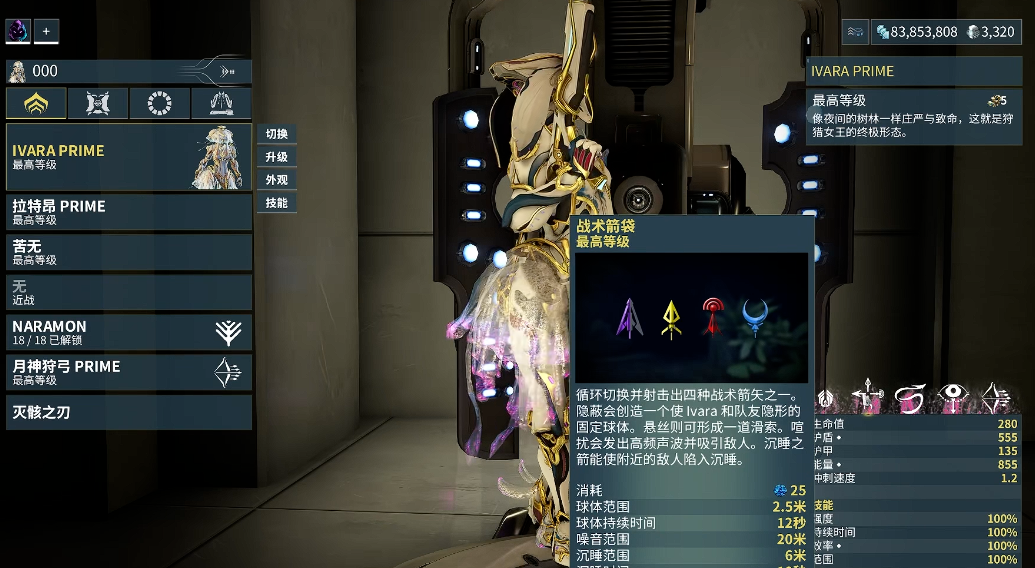Open the 外观 appearance menu
The image size is (1035, 568).
point(277,180)
